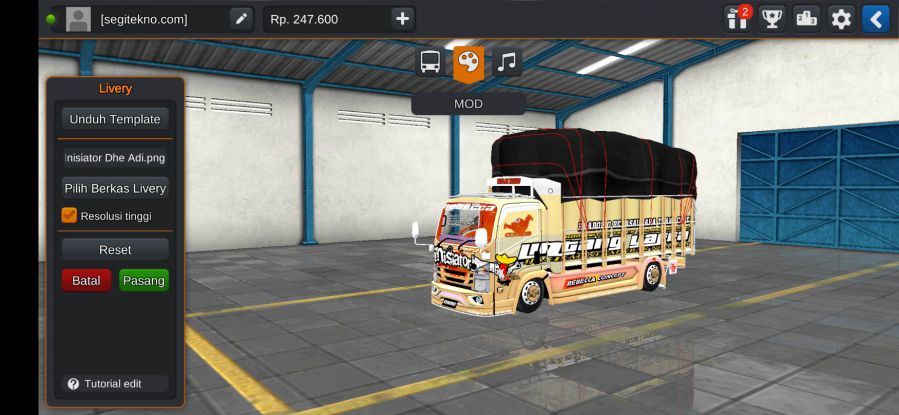The image size is (899, 415).
Task: Open the gift box rewards
Action: pyautogui.click(x=737, y=18)
